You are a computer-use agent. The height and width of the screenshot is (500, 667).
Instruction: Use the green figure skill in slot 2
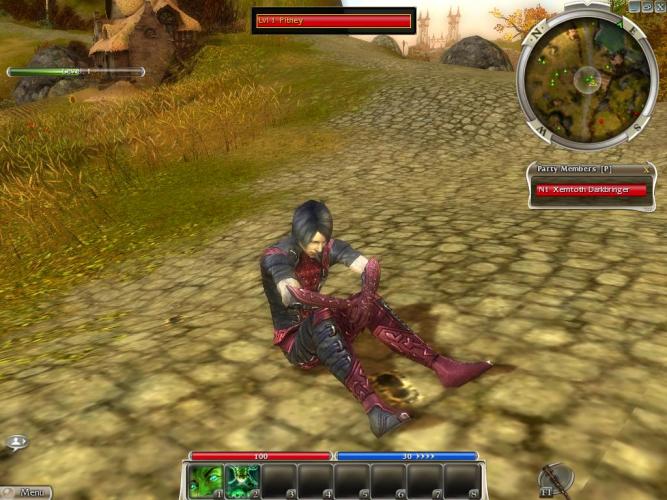[242, 481]
